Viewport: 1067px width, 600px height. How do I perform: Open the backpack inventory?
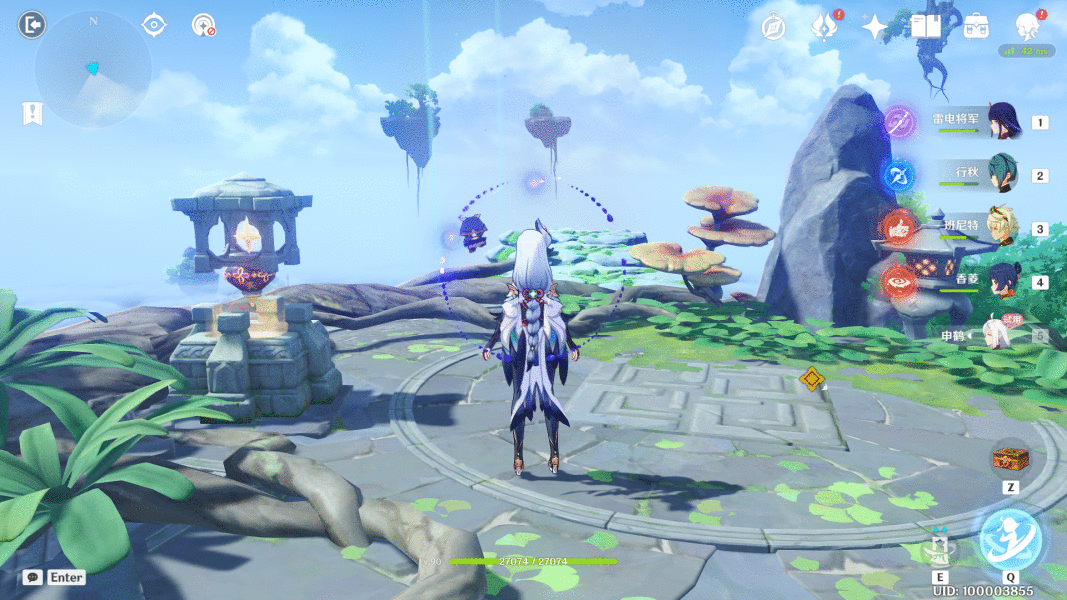pyautogui.click(x=976, y=27)
